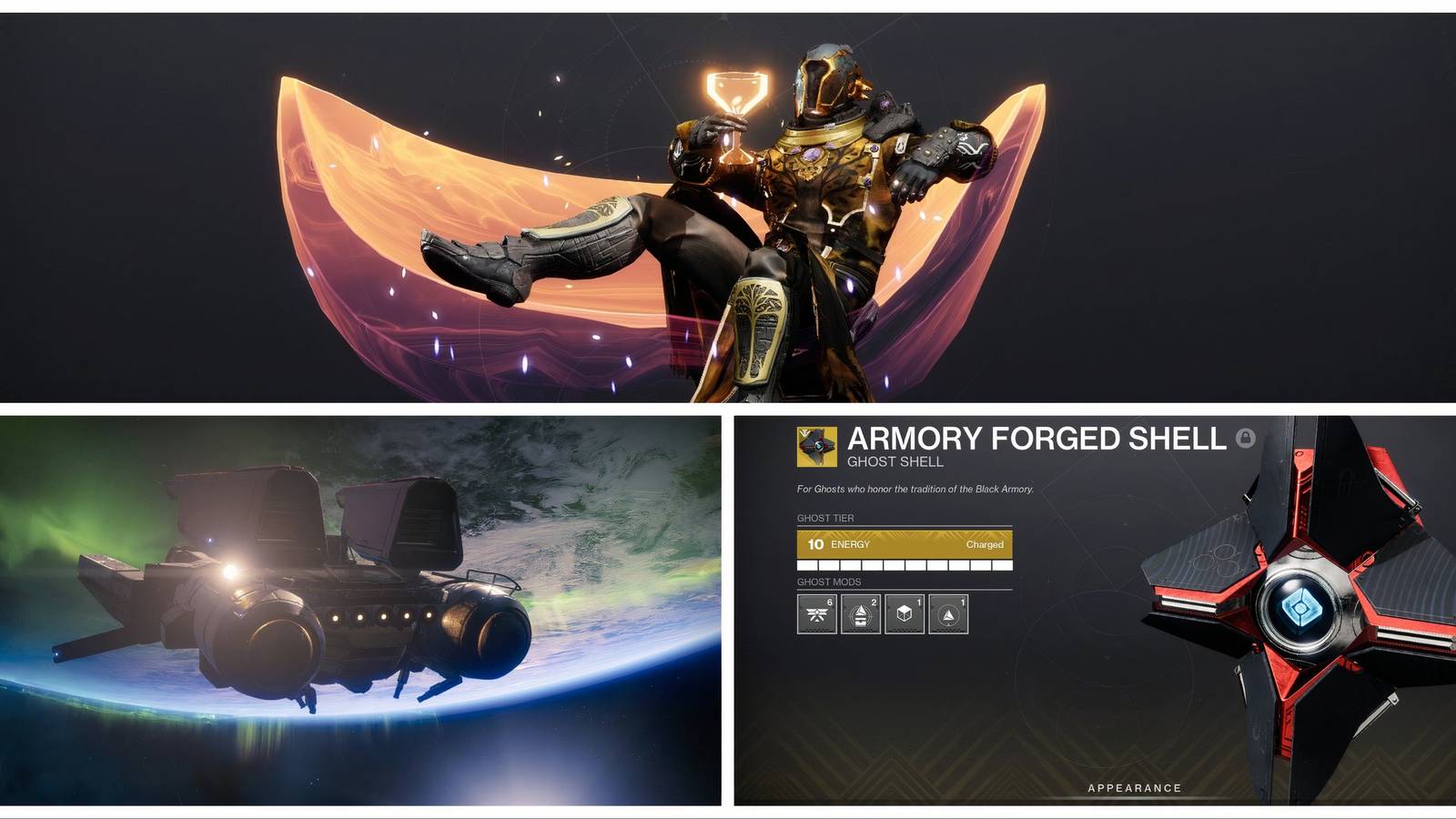The height and width of the screenshot is (819, 1456).
Task: Click the Armory Forged Shell item icon
Action: coord(816,445)
